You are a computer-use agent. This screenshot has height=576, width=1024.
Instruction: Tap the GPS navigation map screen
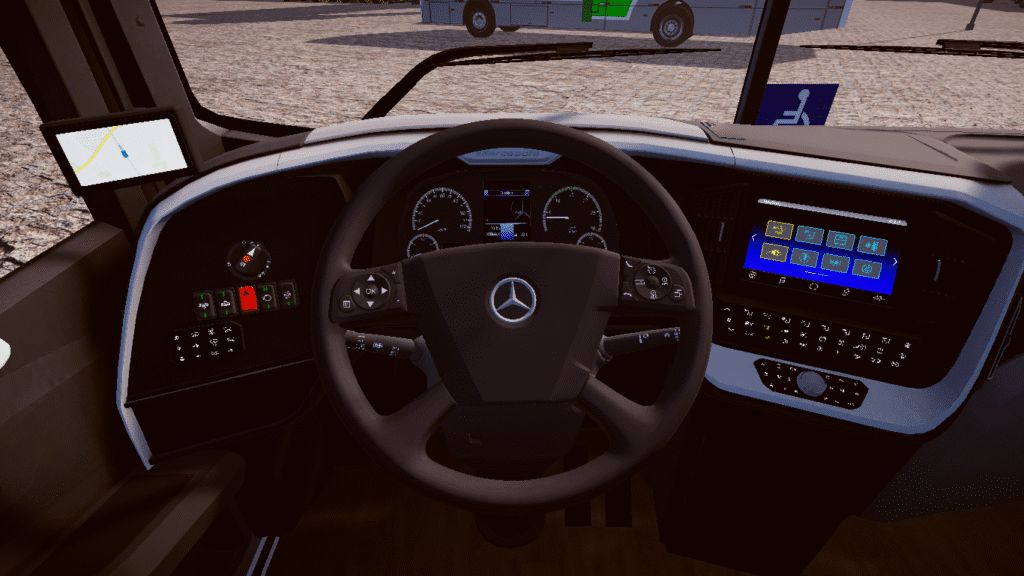click(x=121, y=152)
